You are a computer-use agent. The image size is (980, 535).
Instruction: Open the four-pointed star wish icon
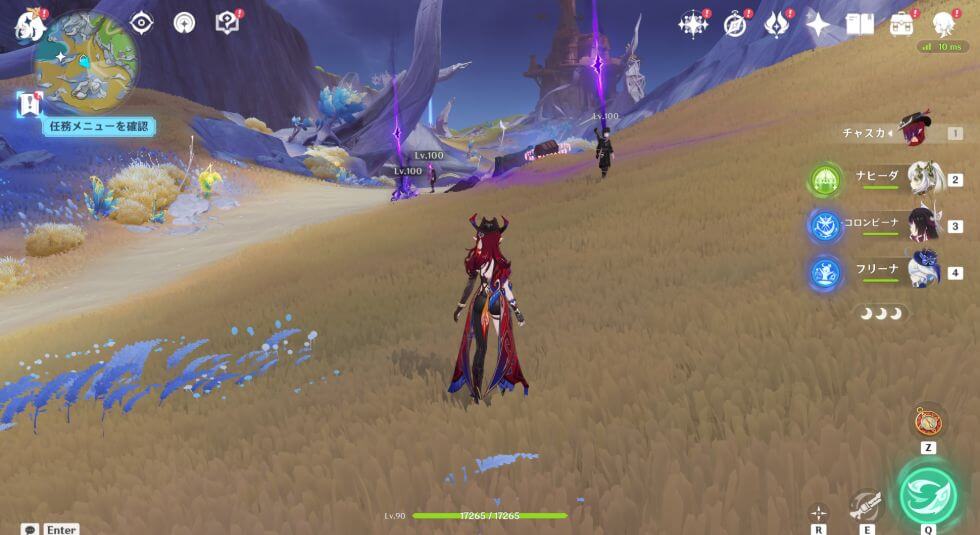point(818,25)
